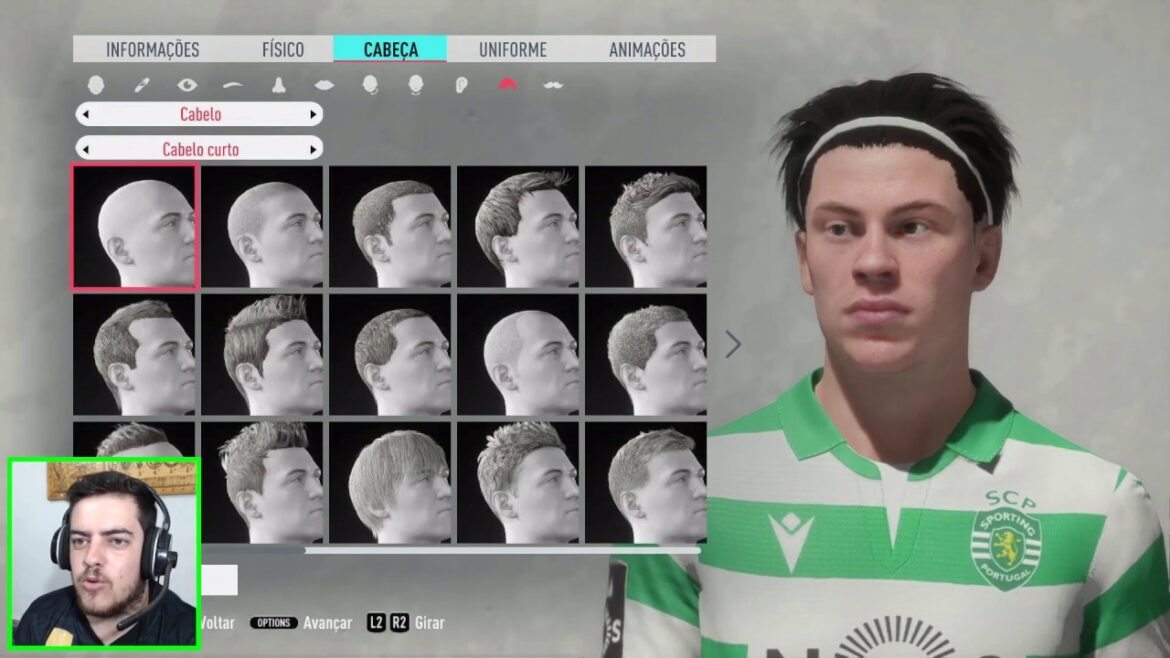Select the bald head hairstyle thumbnail
The height and width of the screenshot is (658, 1170).
point(135,227)
